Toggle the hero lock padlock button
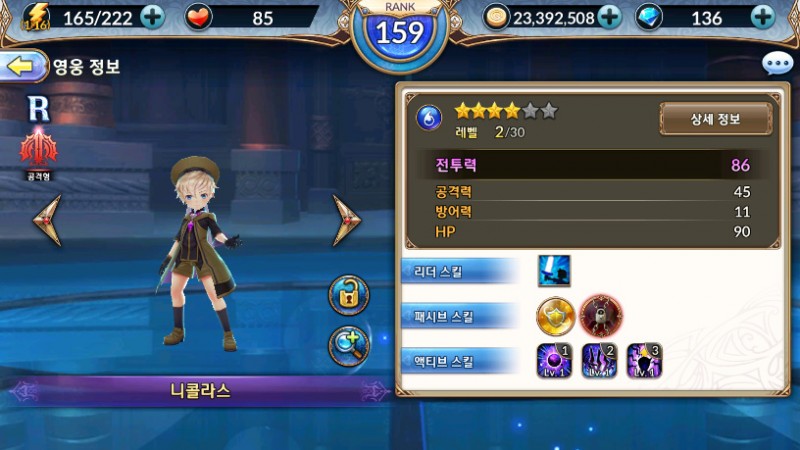 [349, 294]
